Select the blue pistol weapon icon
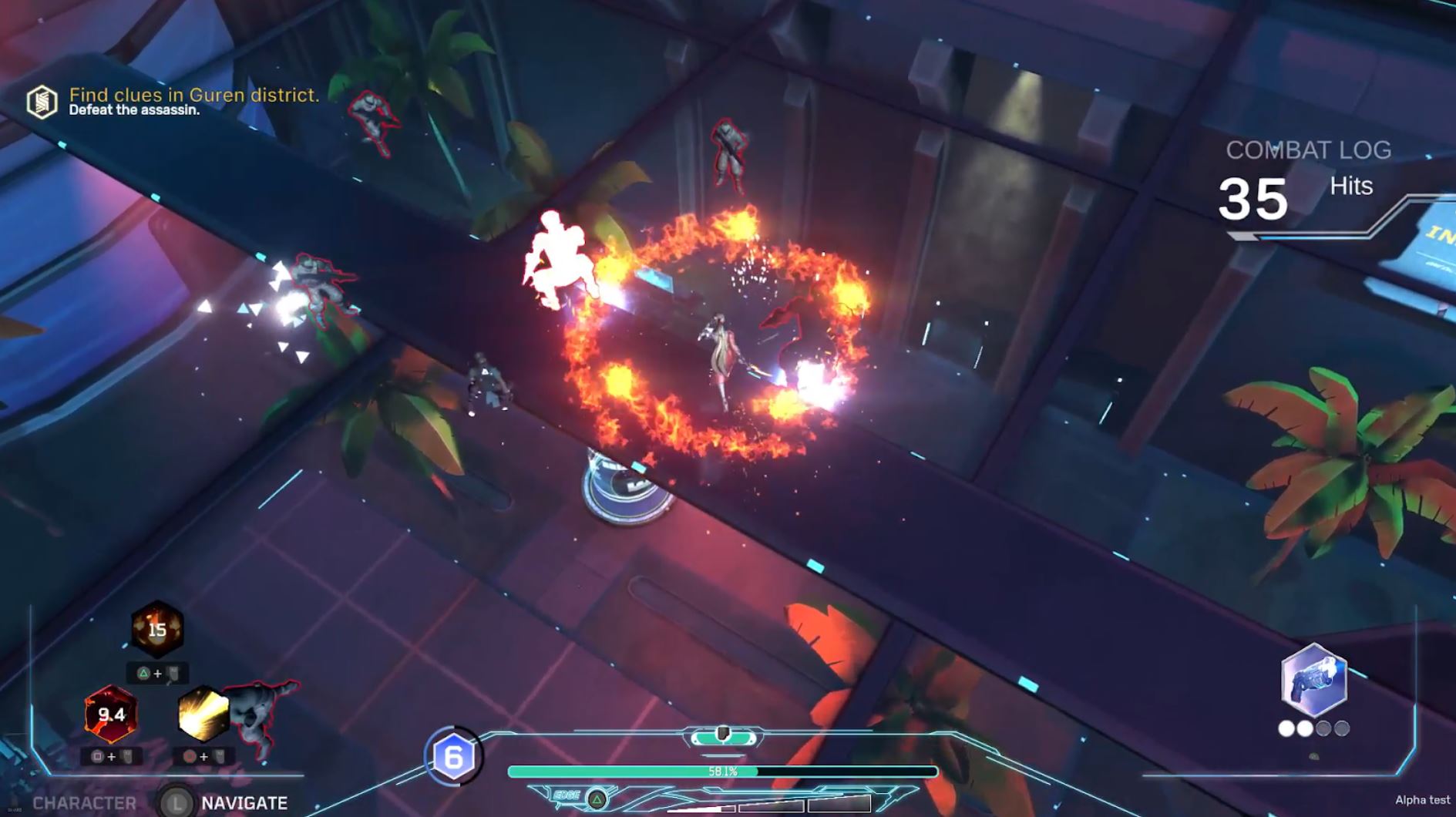The width and height of the screenshot is (1456, 817). pos(1313,681)
